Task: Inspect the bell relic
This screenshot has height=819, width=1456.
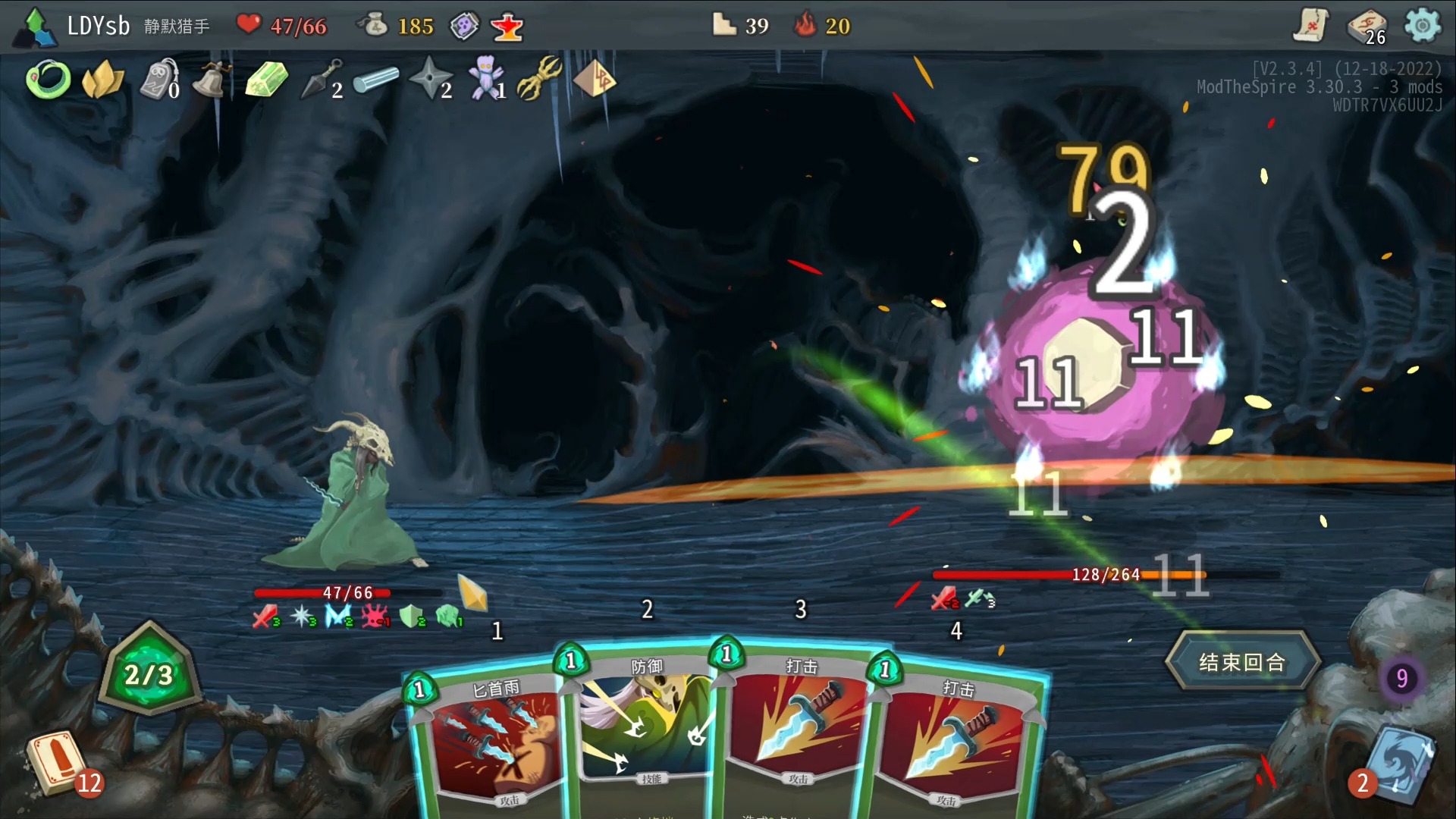Action: coord(210,80)
